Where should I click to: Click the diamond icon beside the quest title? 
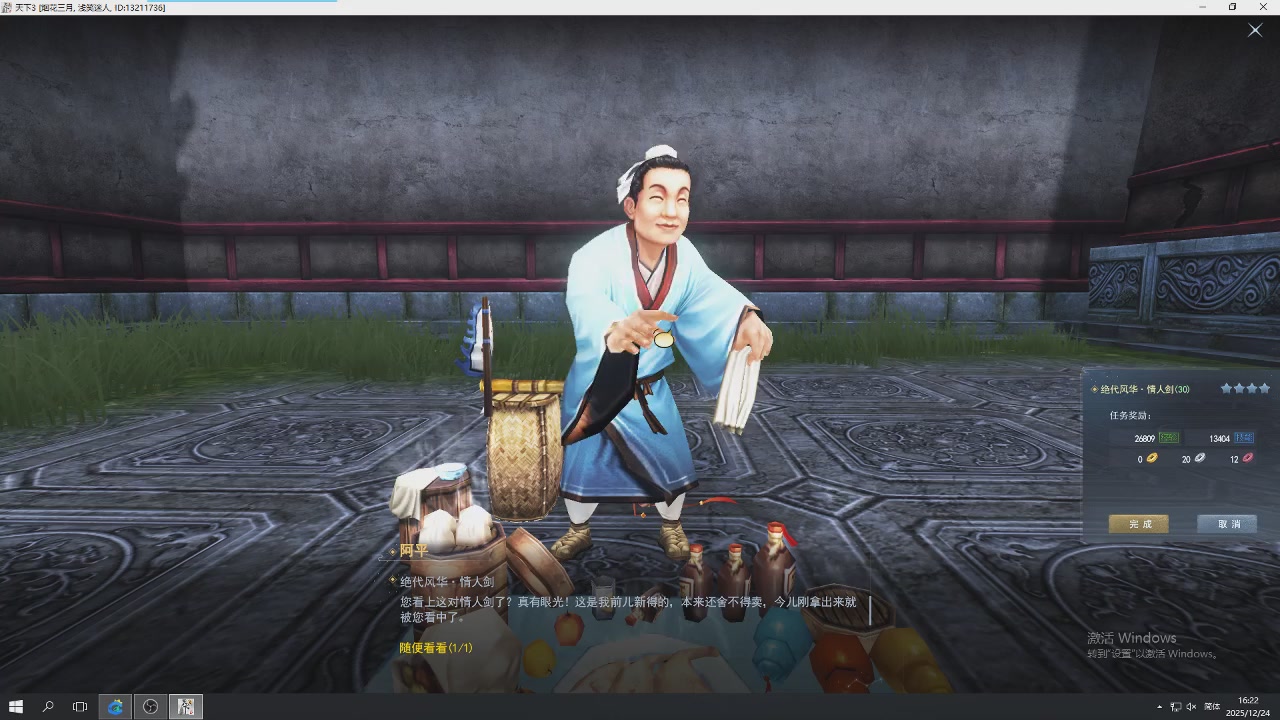point(1094,389)
